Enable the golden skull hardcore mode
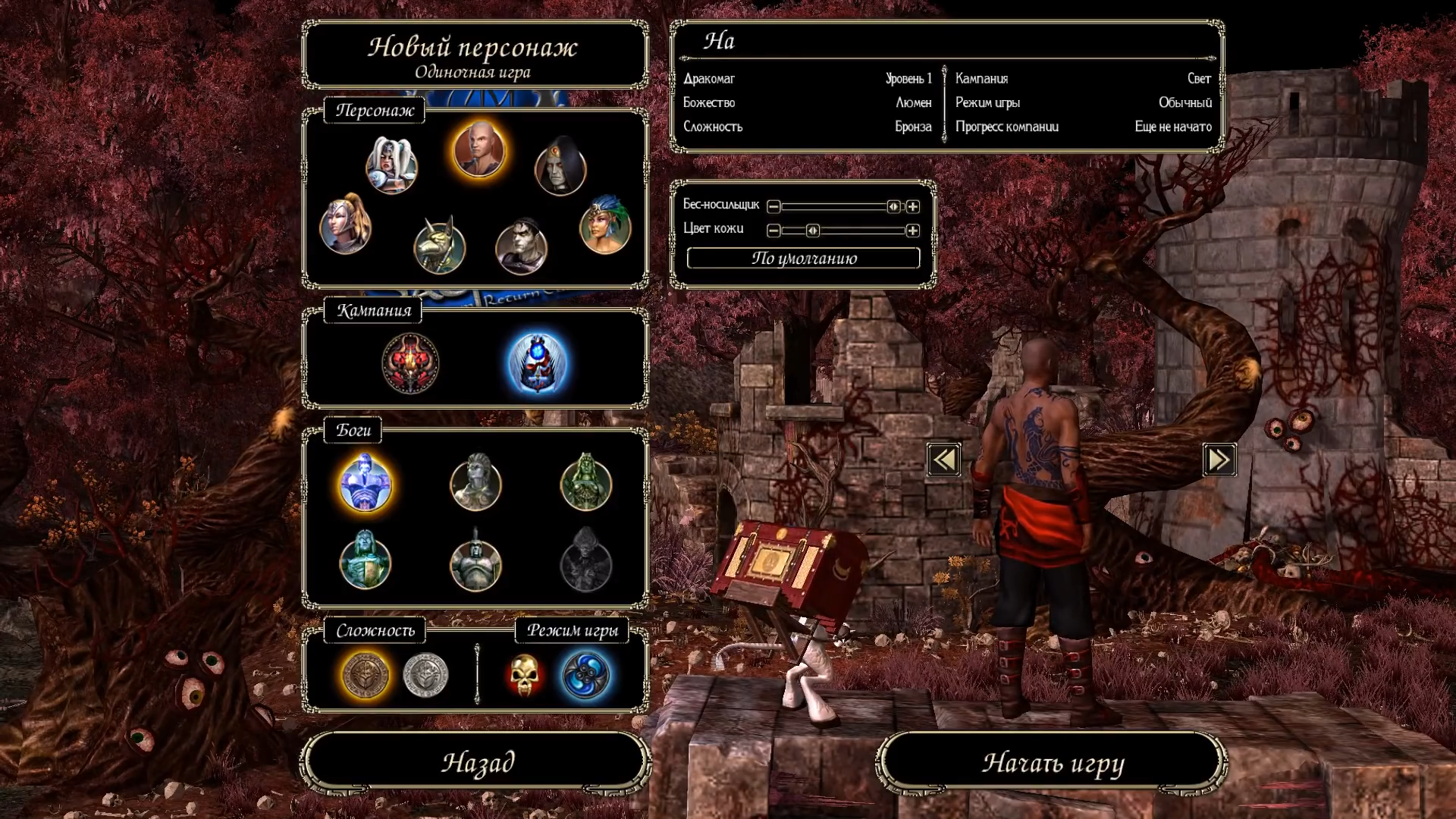1456x819 pixels. [x=525, y=675]
